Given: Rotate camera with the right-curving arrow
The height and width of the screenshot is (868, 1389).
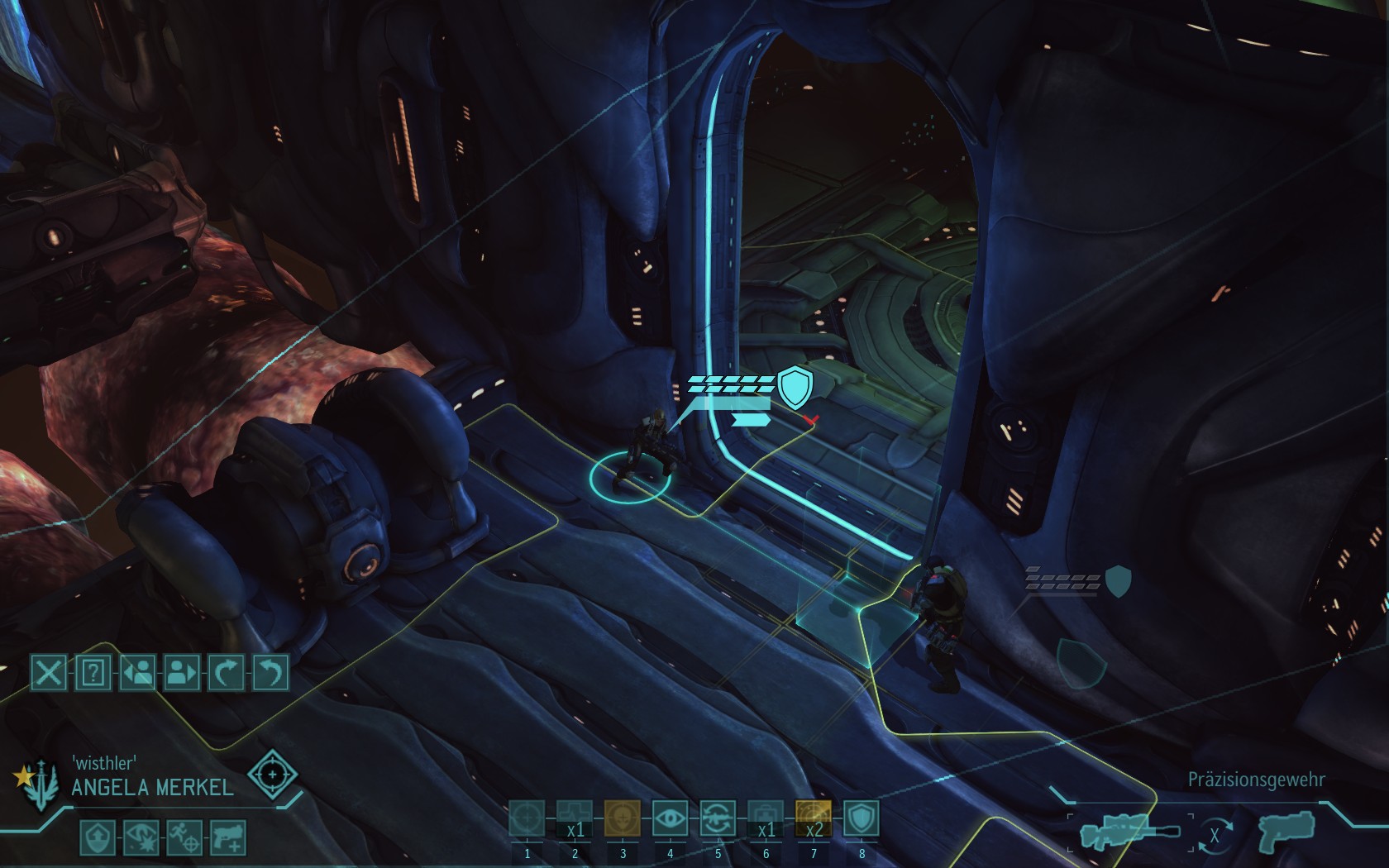Looking at the screenshot, I should click(226, 673).
